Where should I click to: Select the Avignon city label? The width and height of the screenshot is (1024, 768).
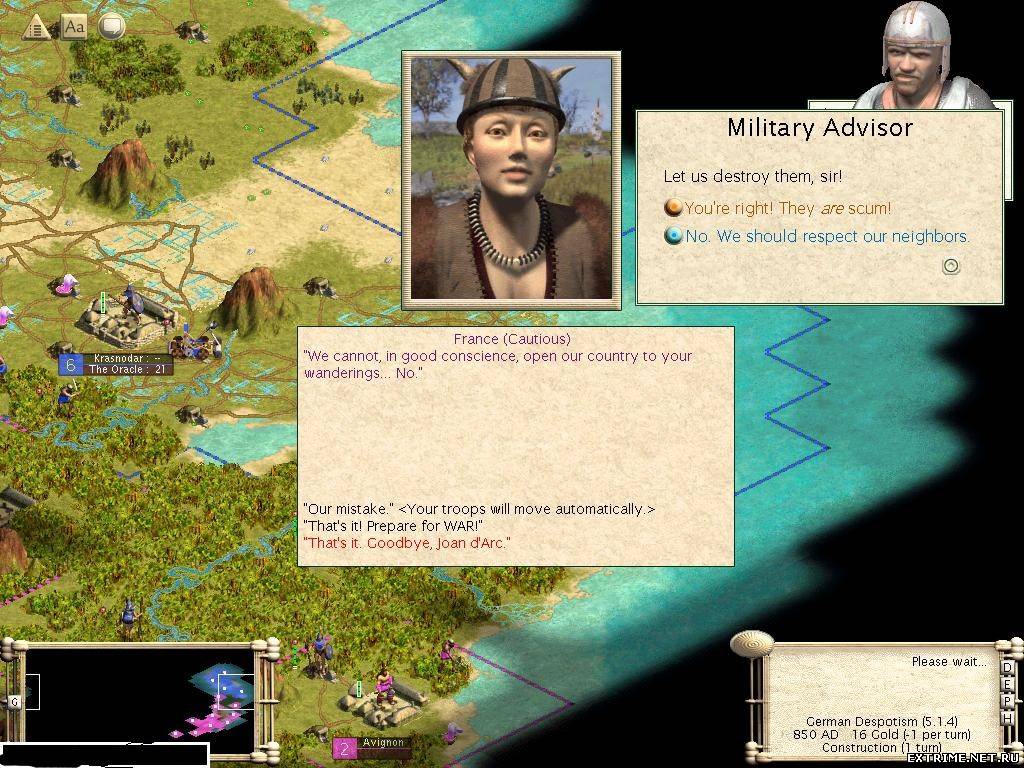tap(384, 744)
